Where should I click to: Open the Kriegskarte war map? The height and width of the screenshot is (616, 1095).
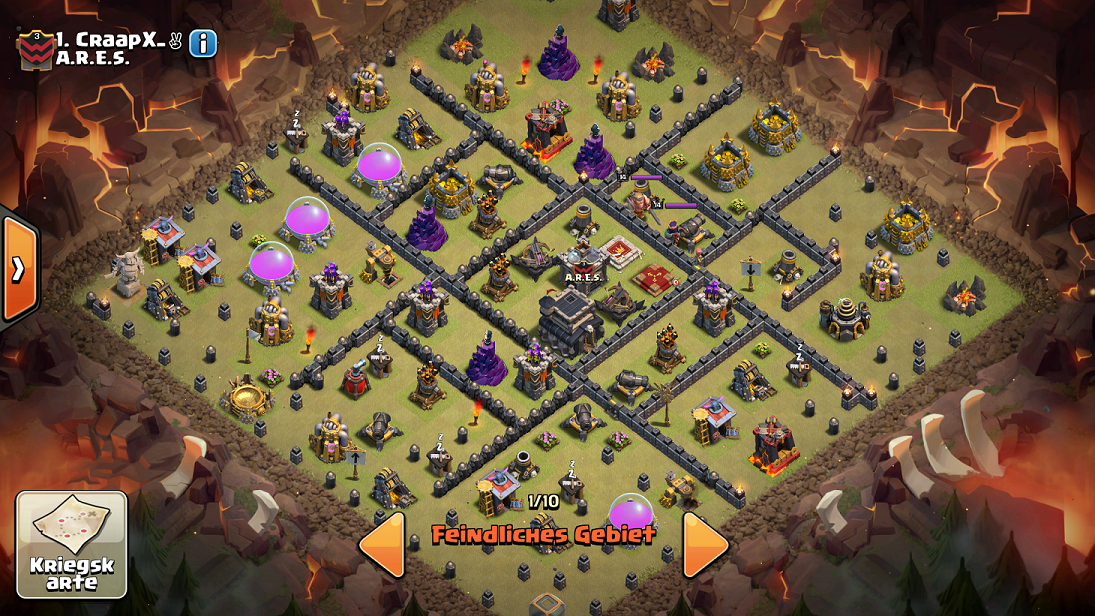tap(72, 544)
